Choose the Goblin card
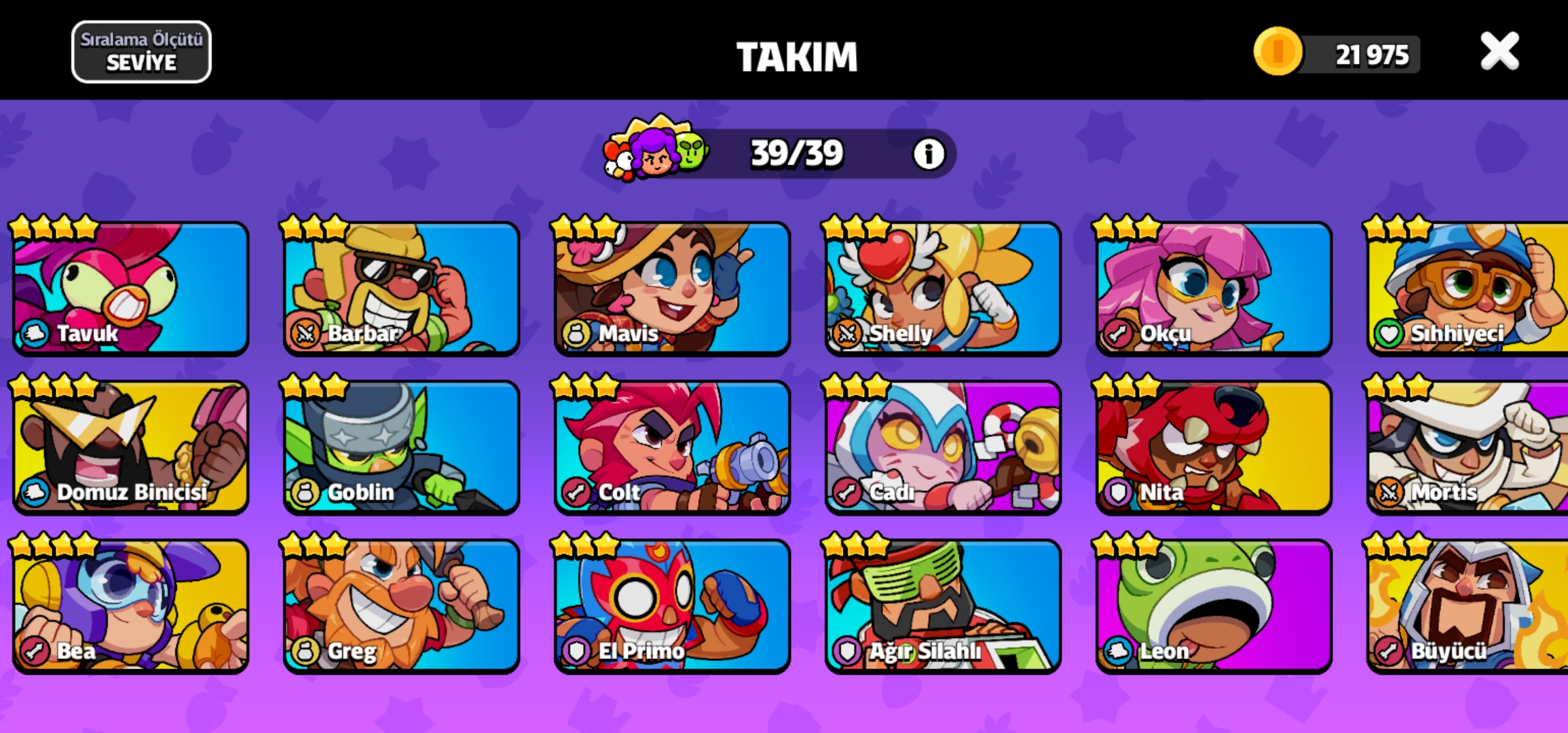The height and width of the screenshot is (733, 1568). 401,447
